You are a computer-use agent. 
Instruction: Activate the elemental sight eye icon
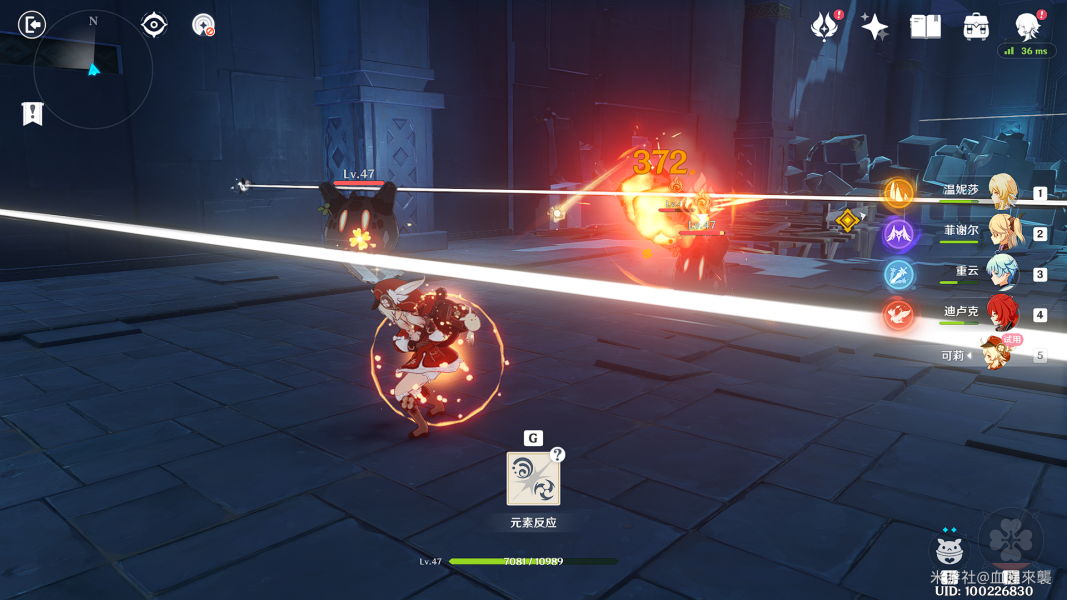point(154,24)
